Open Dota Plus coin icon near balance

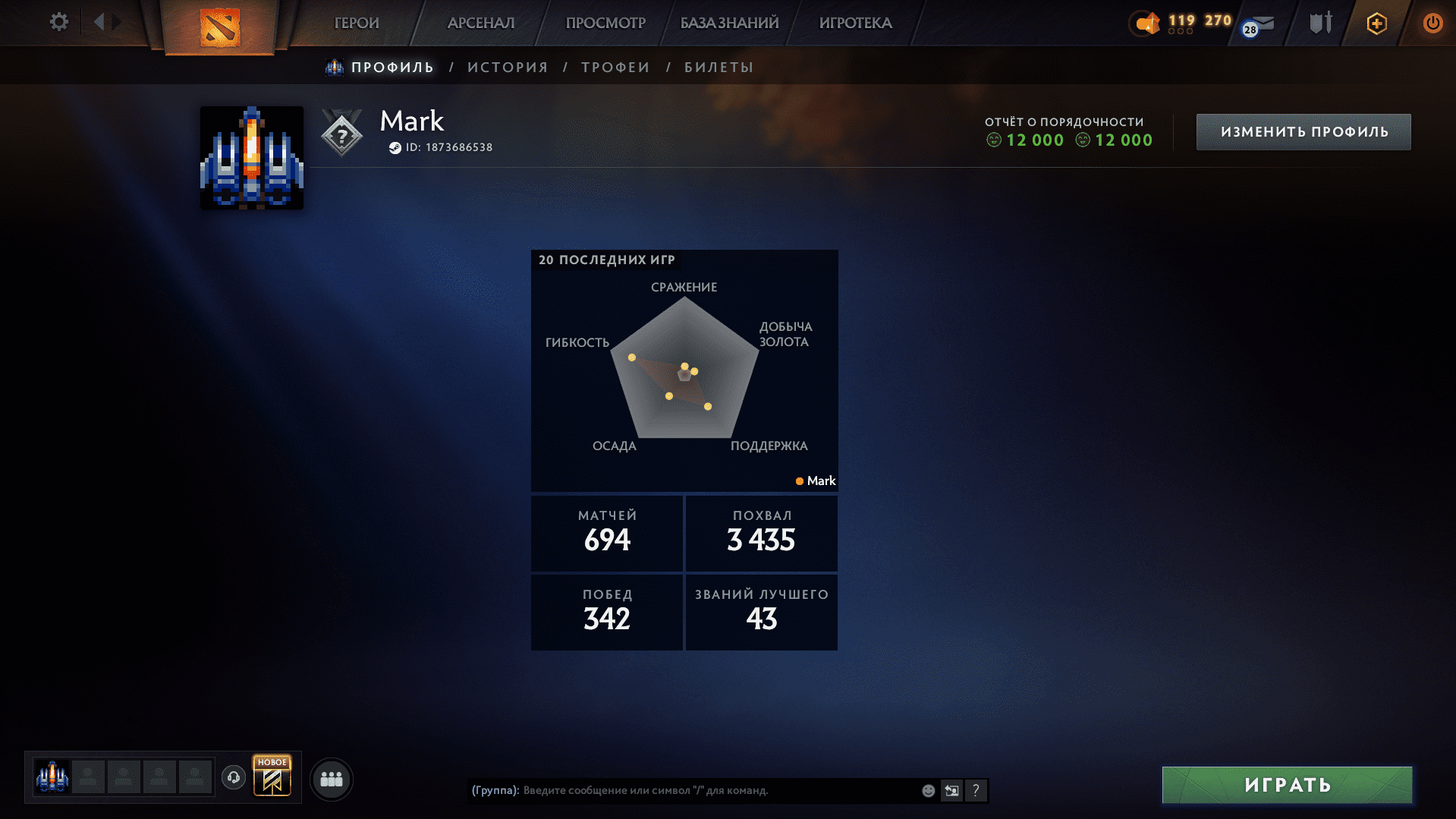pos(1144,24)
